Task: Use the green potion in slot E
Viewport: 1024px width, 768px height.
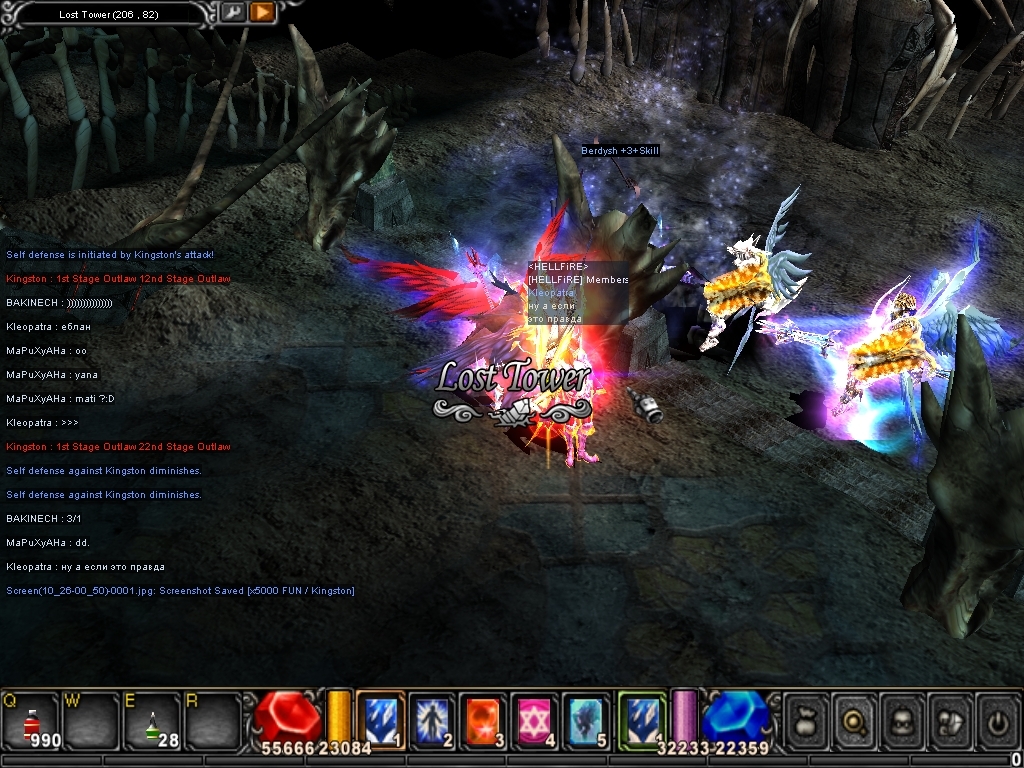Action: point(152,722)
